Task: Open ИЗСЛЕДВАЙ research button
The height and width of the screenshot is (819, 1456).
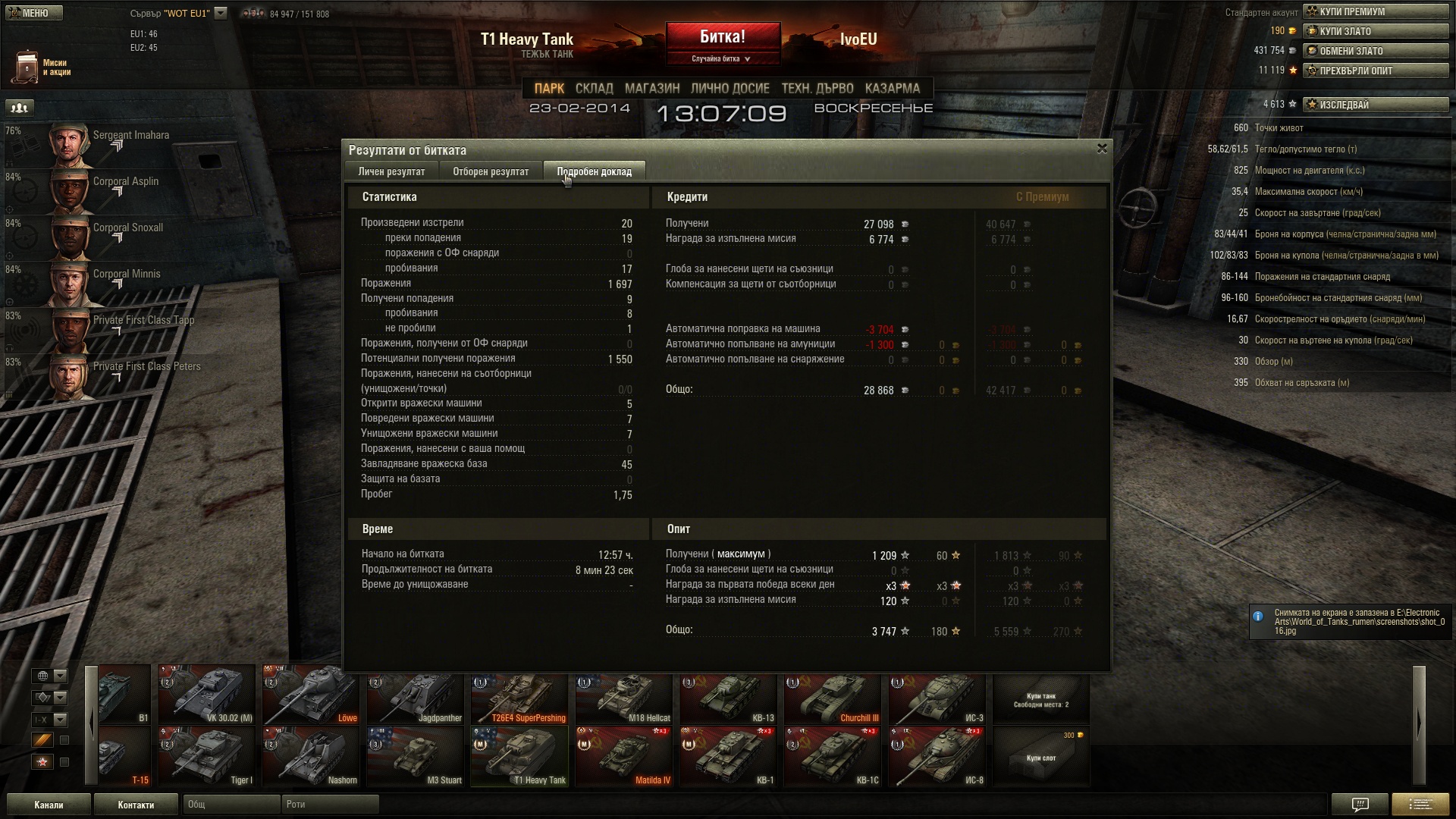Action: coord(1375,105)
